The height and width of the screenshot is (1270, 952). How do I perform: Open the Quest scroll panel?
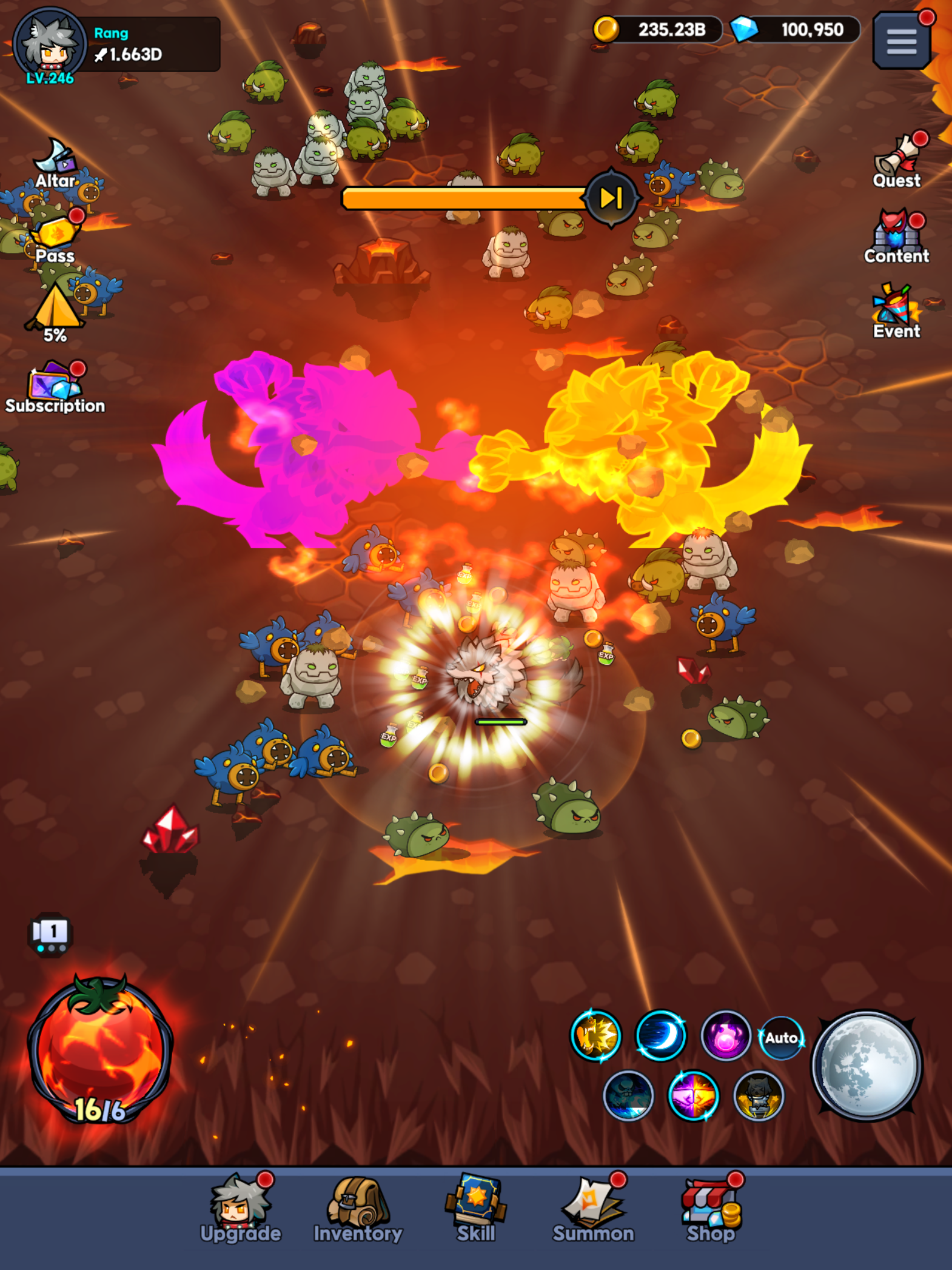pos(897,159)
